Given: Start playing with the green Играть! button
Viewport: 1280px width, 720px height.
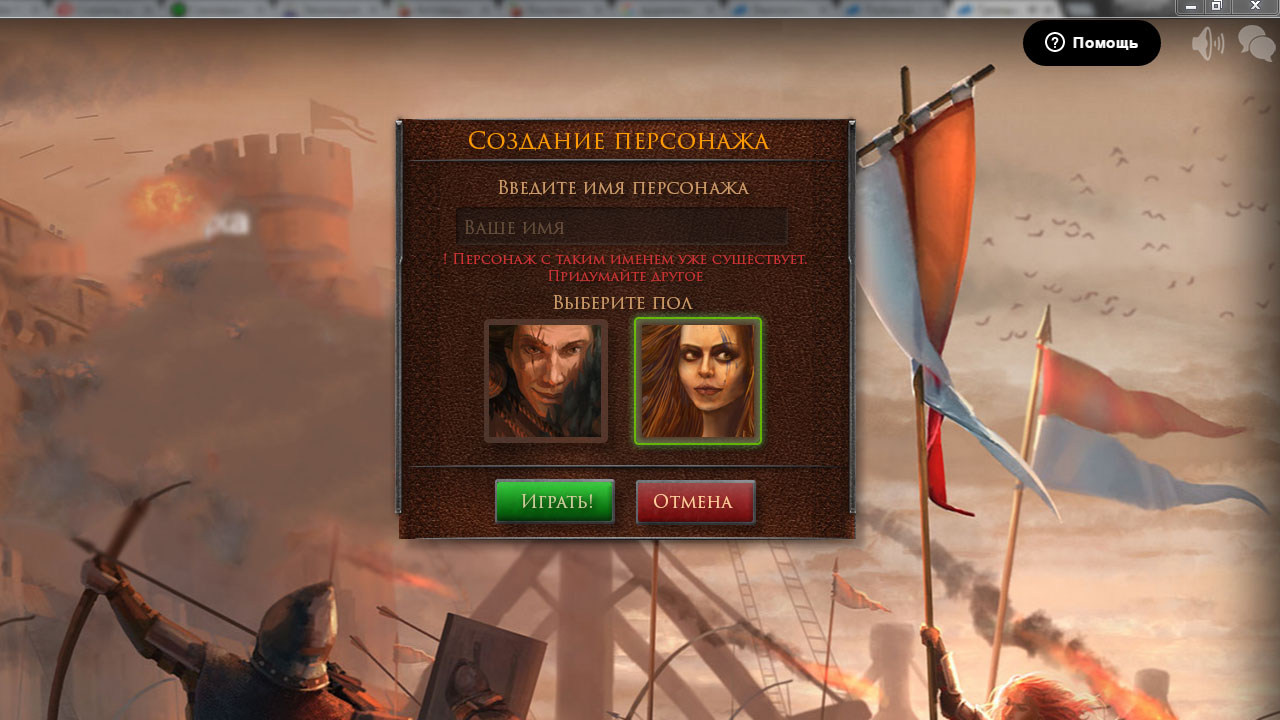Looking at the screenshot, I should point(555,501).
